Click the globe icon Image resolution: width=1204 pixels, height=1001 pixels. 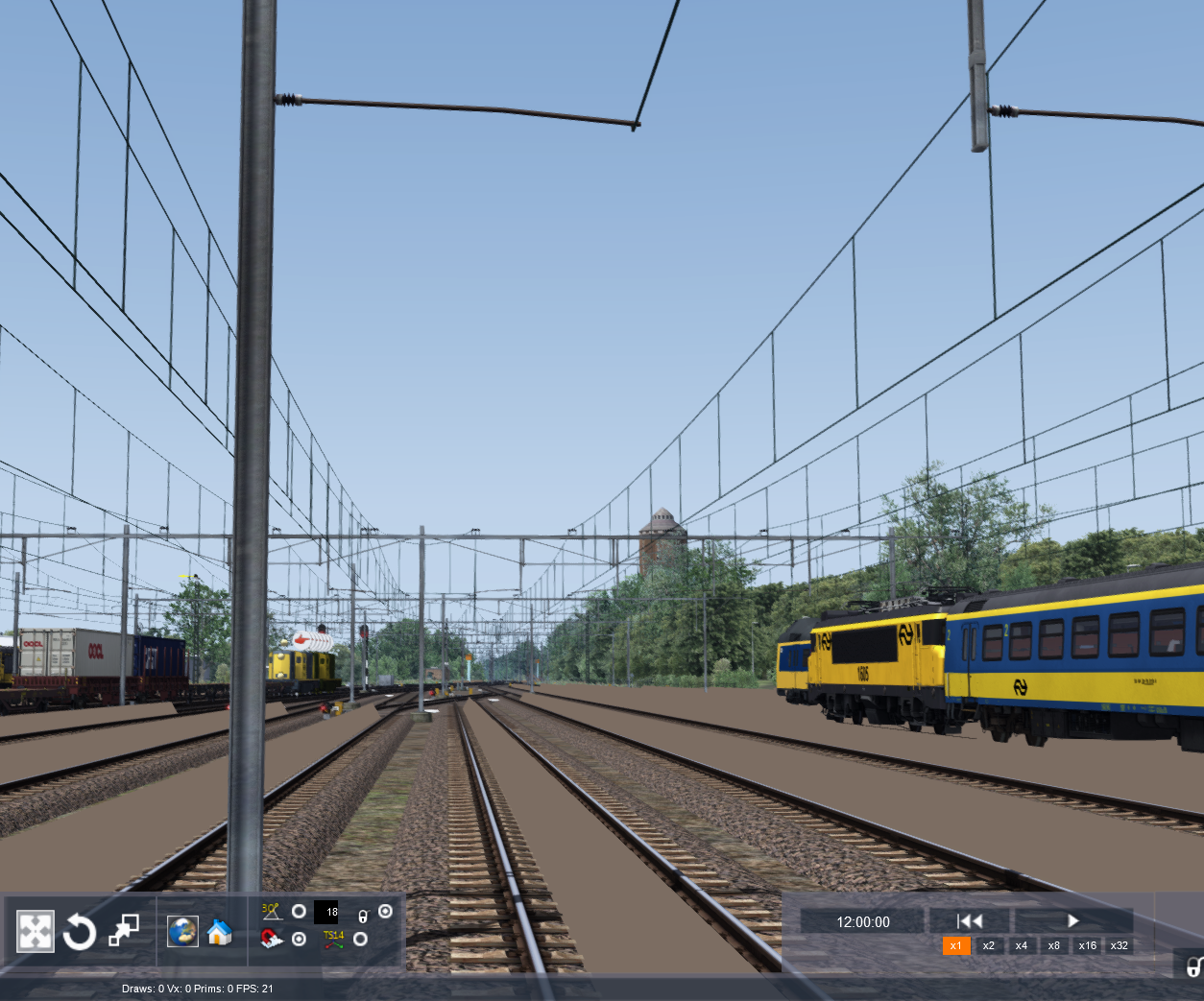click(182, 931)
